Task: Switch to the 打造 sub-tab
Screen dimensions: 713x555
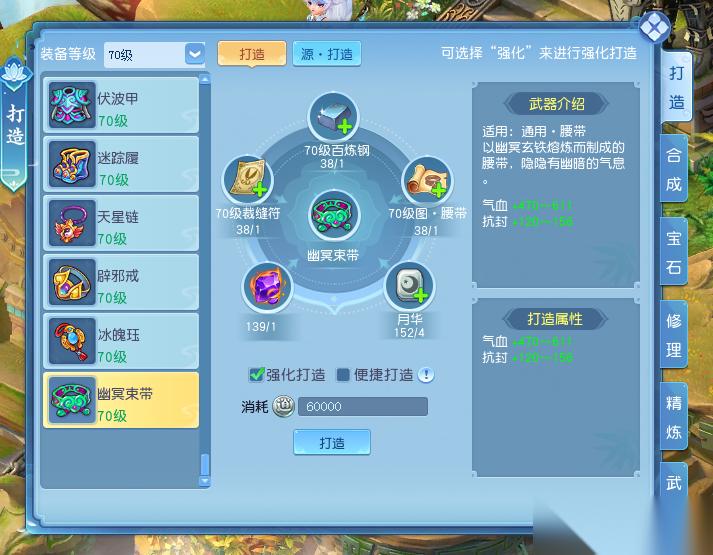Action: (x=251, y=54)
